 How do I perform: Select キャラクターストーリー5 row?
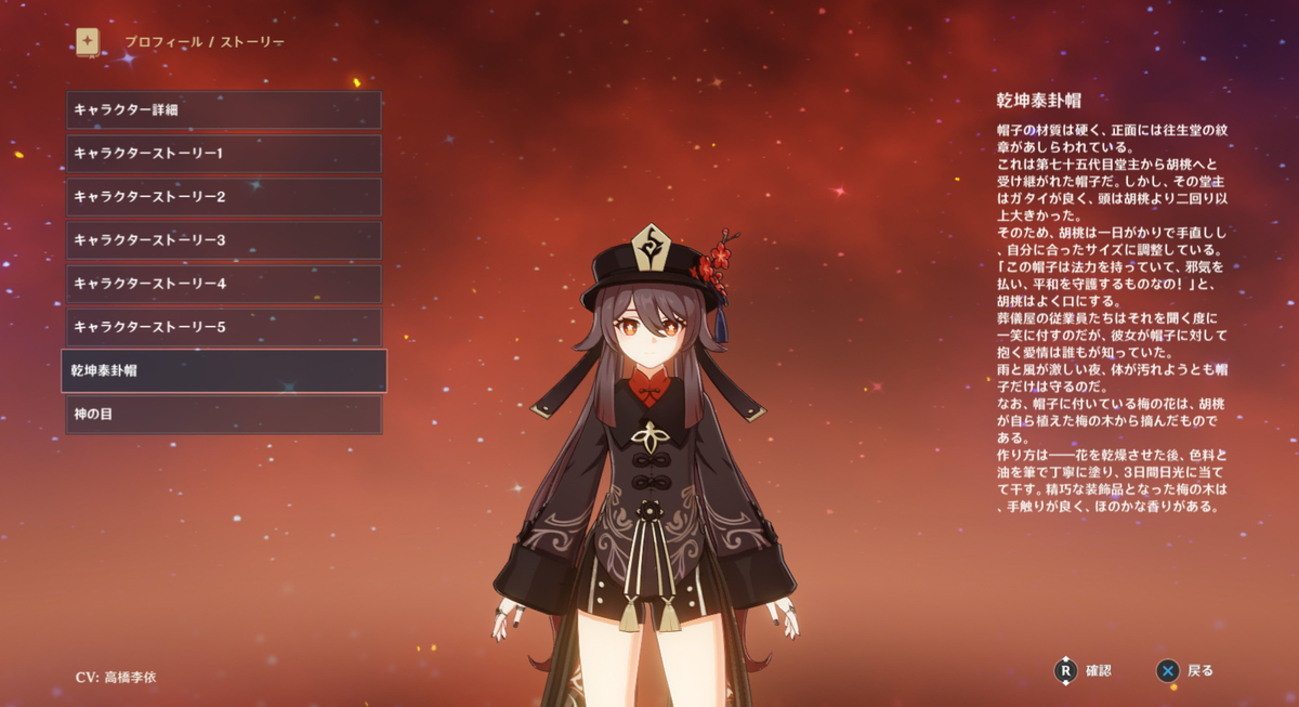pyautogui.click(x=224, y=327)
